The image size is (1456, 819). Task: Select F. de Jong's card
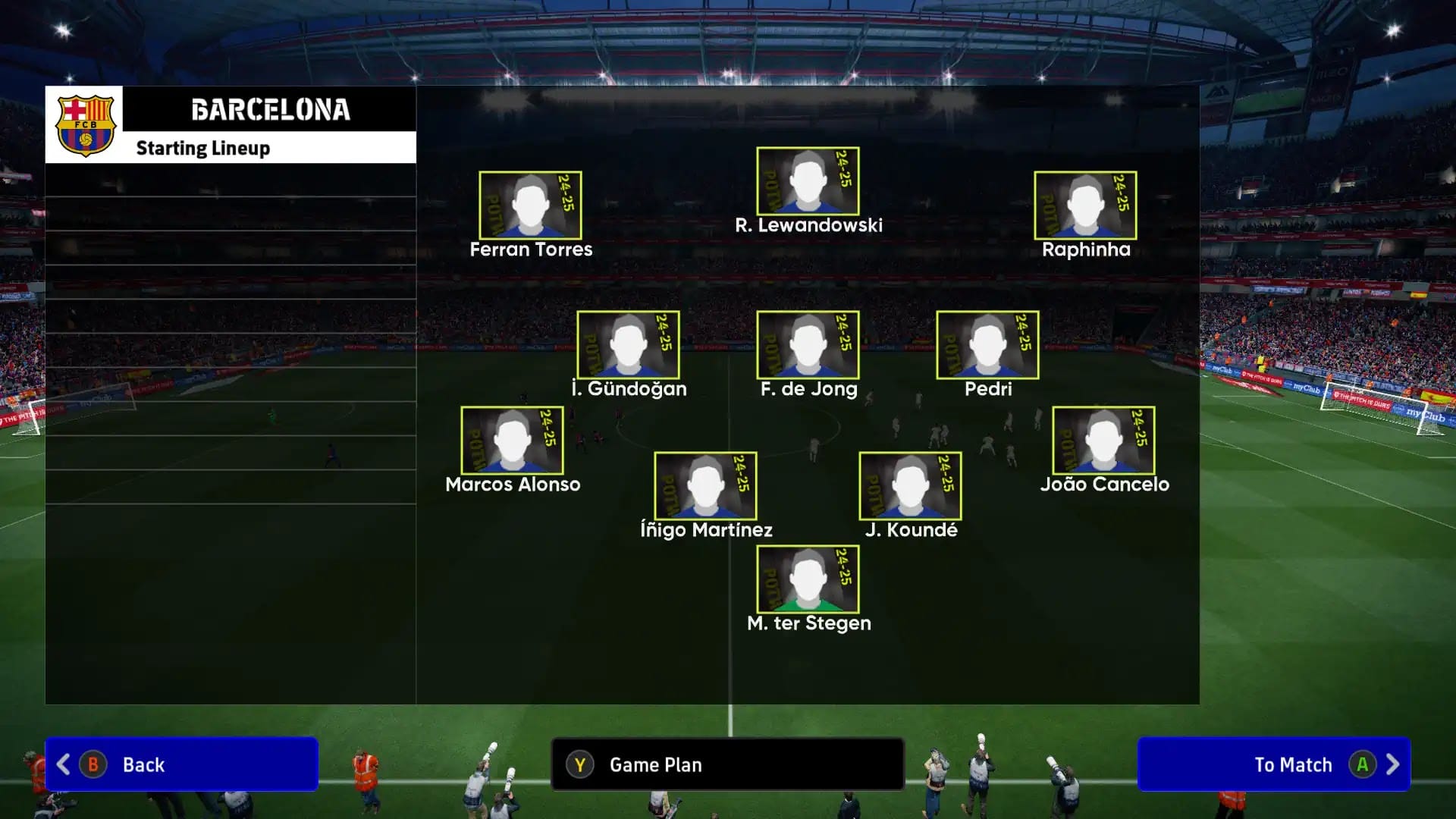(x=808, y=345)
